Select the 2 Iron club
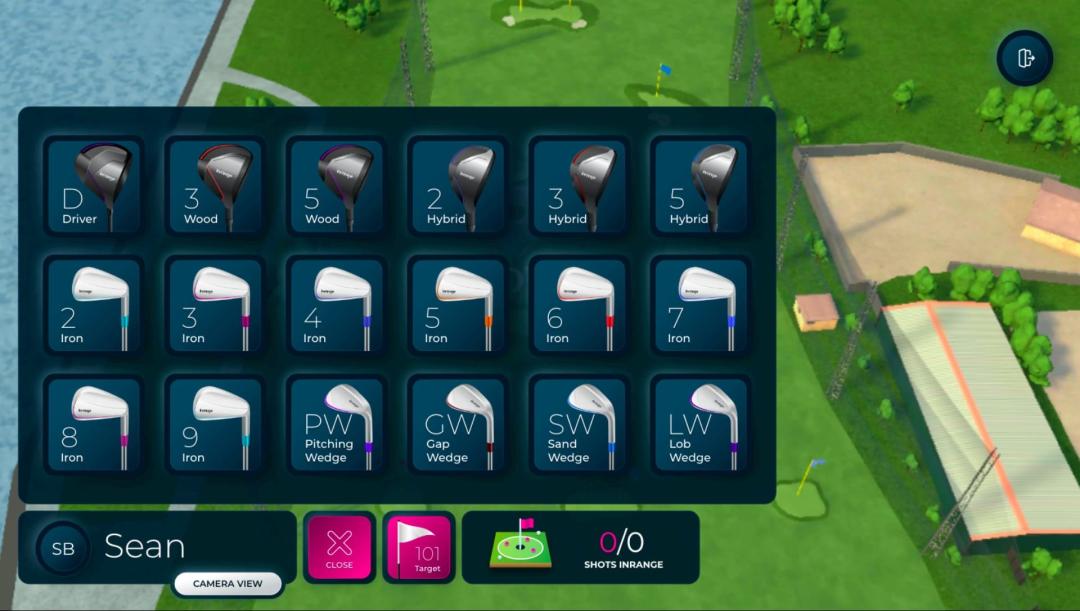This screenshot has width=1080, height=611. click(x=94, y=306)
